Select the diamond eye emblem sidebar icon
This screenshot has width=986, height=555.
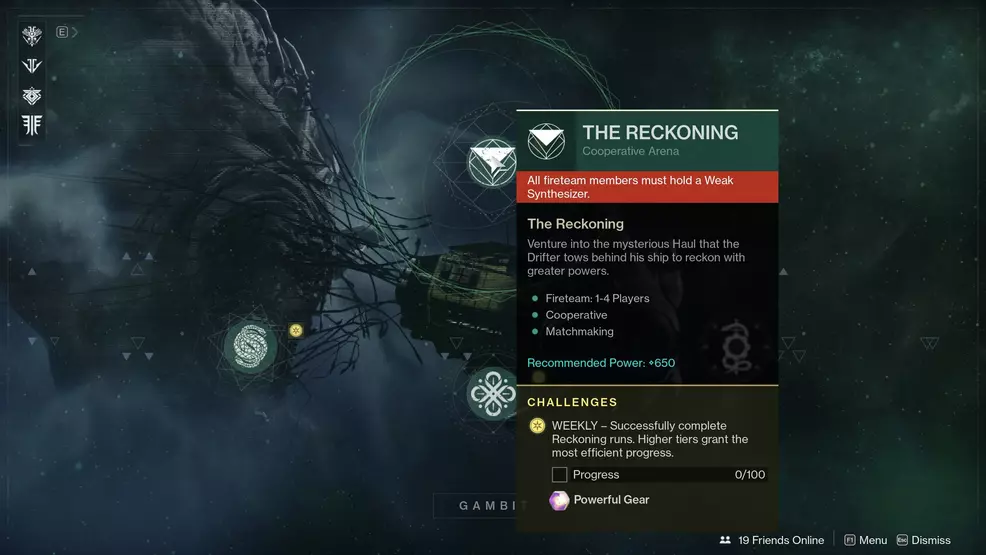(x=32, y=96)
